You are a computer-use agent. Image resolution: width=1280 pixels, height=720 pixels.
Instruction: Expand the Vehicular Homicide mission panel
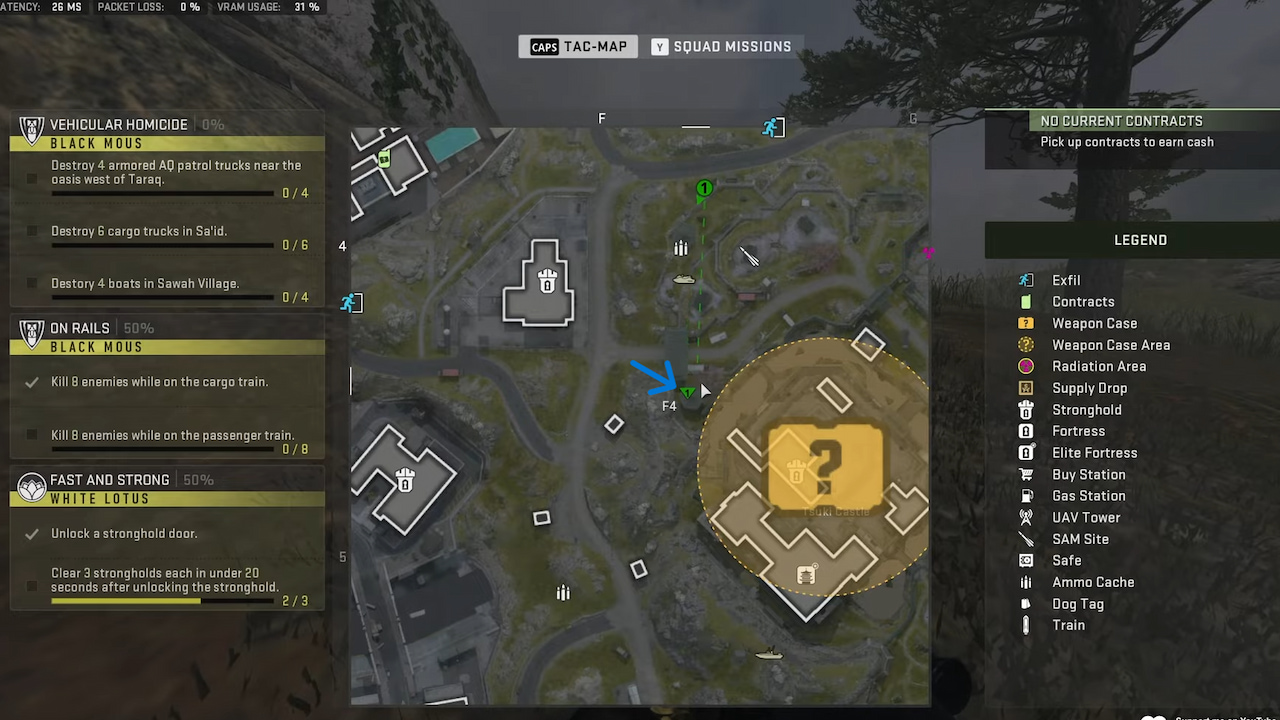[x=120, y=124]
